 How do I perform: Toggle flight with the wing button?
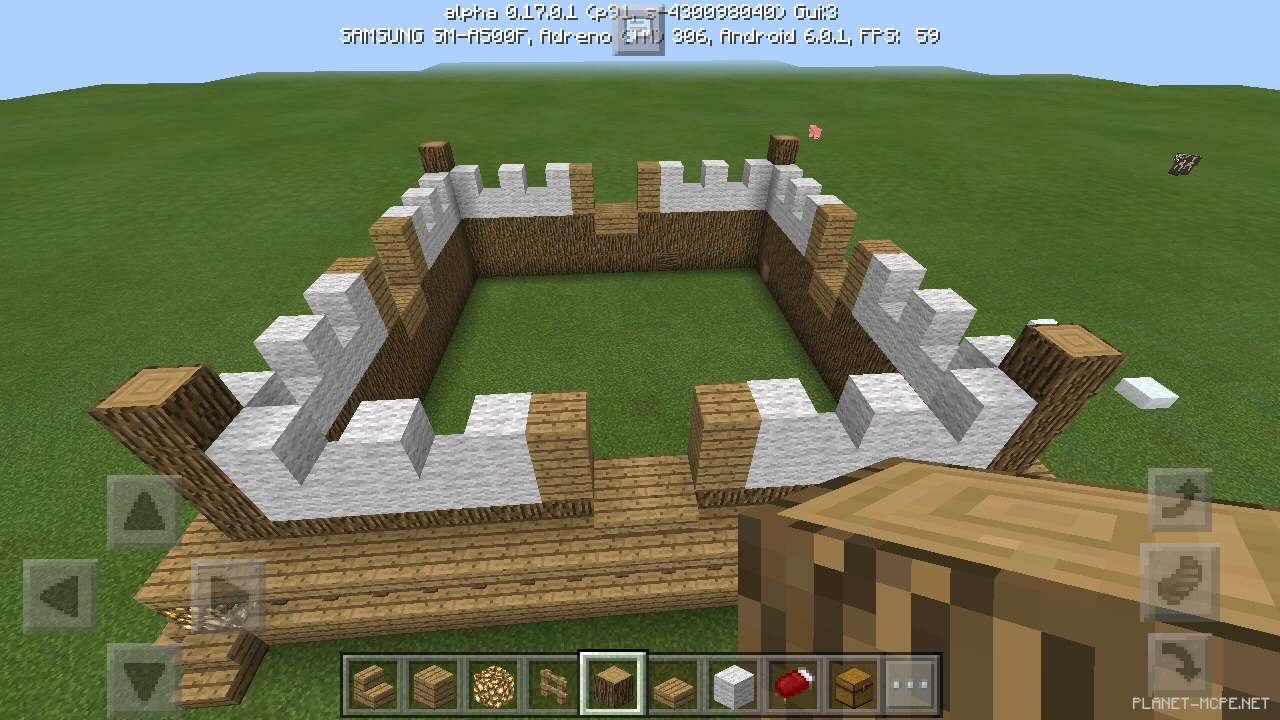(x=1180, y=576)
